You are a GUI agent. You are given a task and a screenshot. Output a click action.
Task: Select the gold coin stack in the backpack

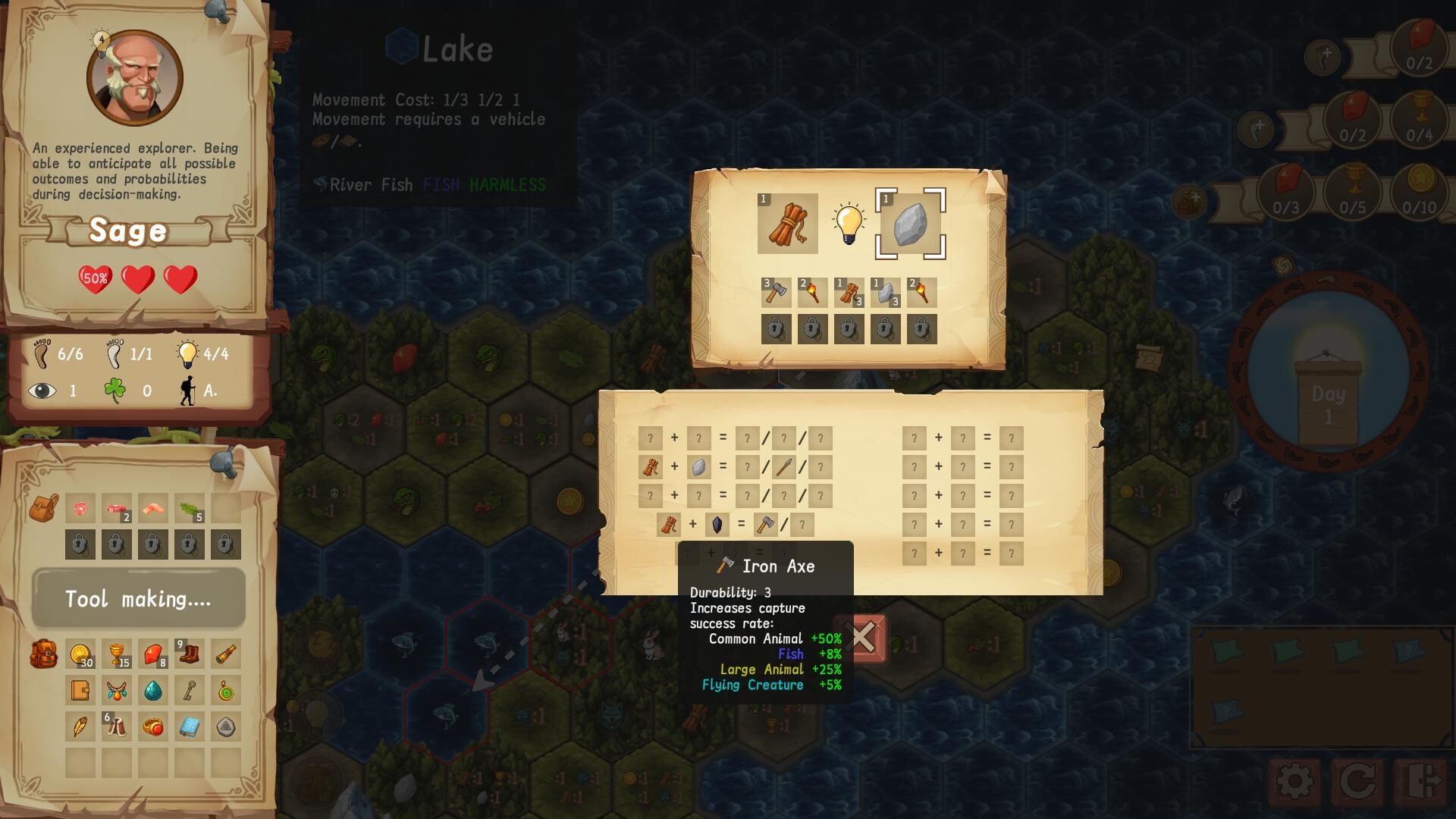pyautogui.click(x=80, y=654)
